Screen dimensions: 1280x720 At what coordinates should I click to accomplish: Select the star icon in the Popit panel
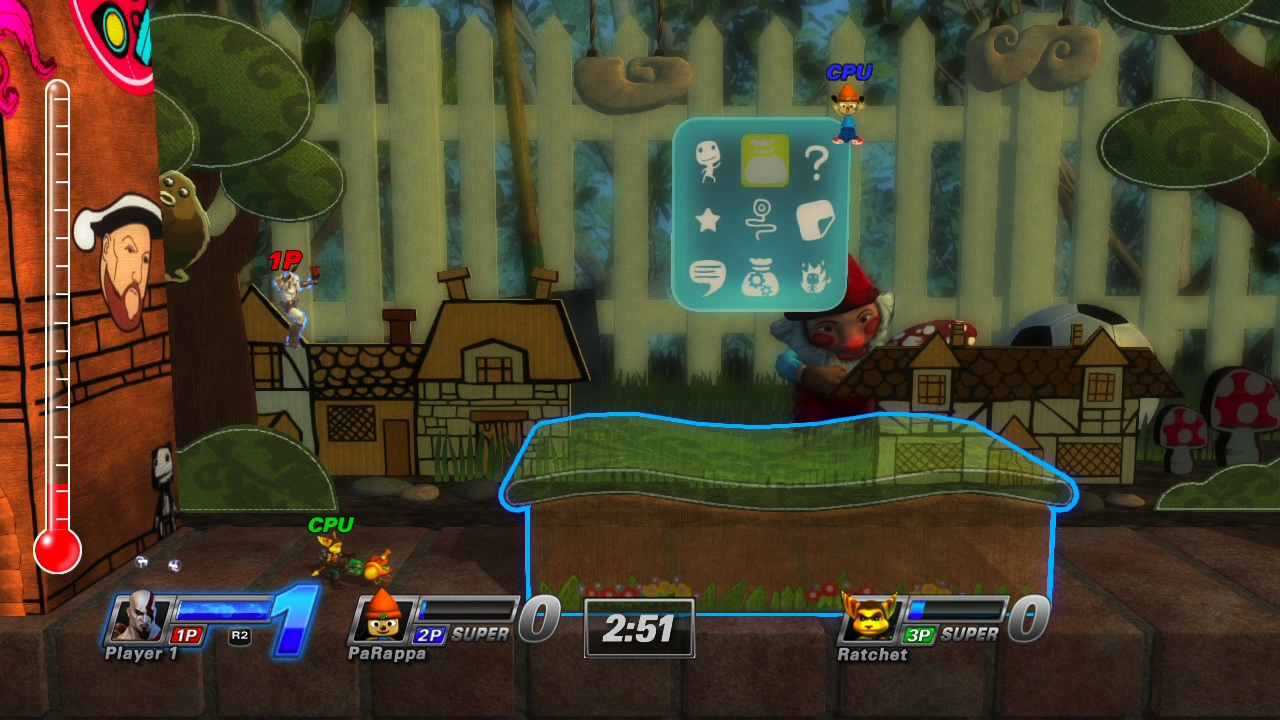(x=705, y=222)
